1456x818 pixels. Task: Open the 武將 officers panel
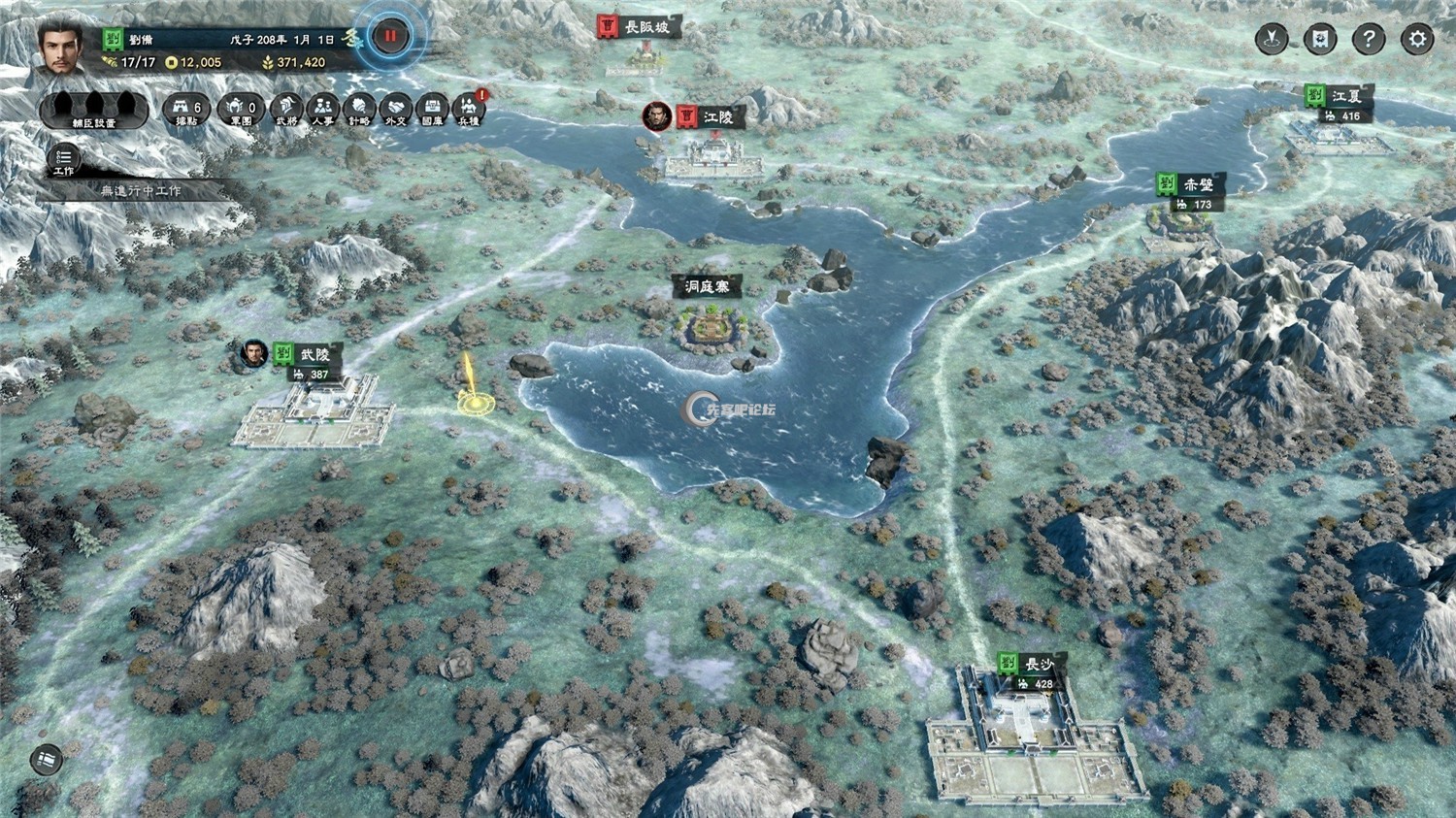[287, 107]
